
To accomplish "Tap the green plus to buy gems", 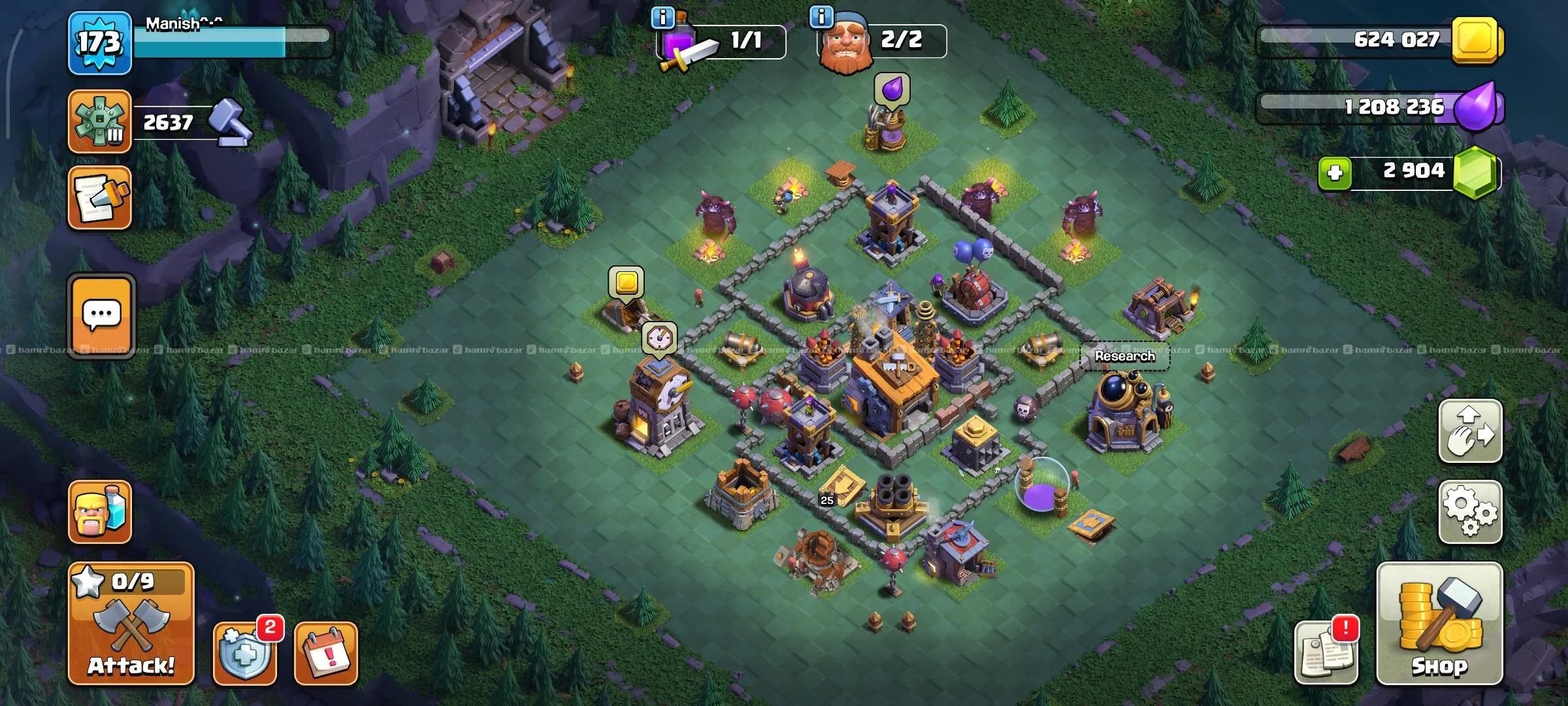I will pos(1335,173).
